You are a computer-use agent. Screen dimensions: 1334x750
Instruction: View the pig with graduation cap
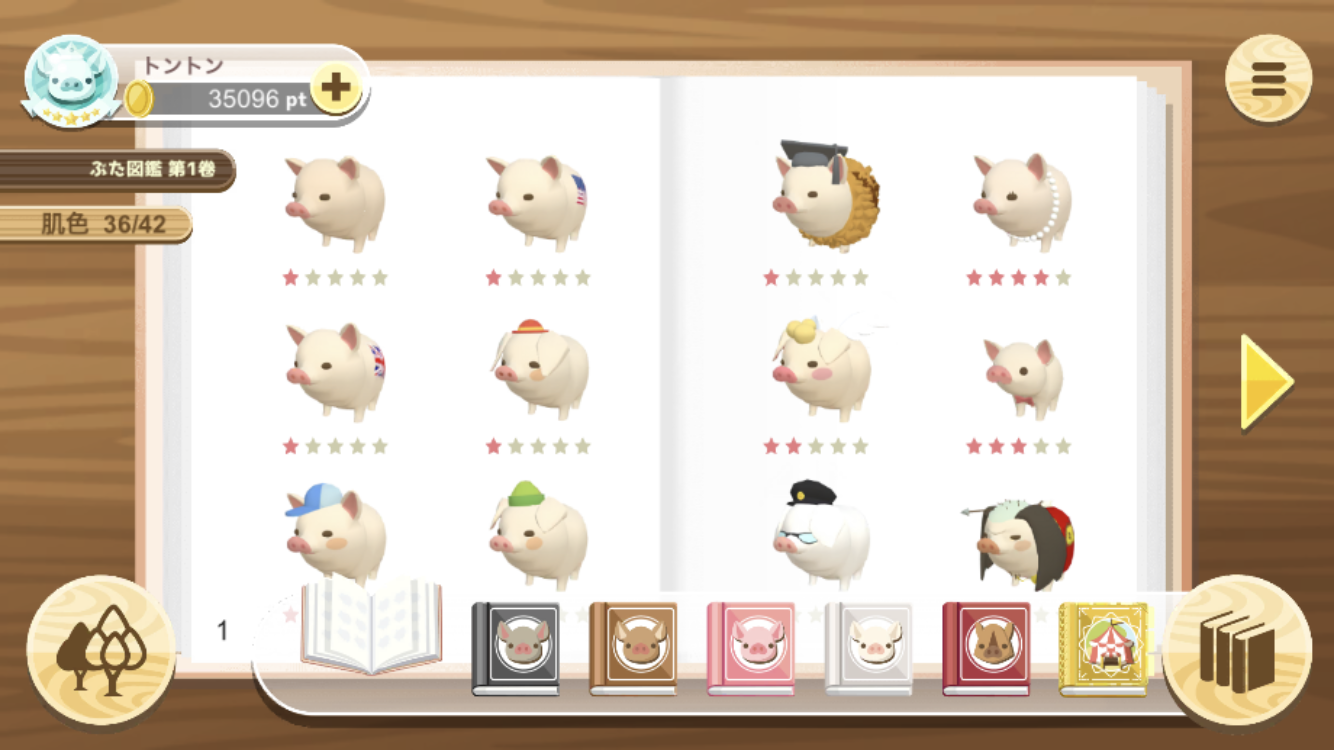pyautogui.click(x=824, y=196)
